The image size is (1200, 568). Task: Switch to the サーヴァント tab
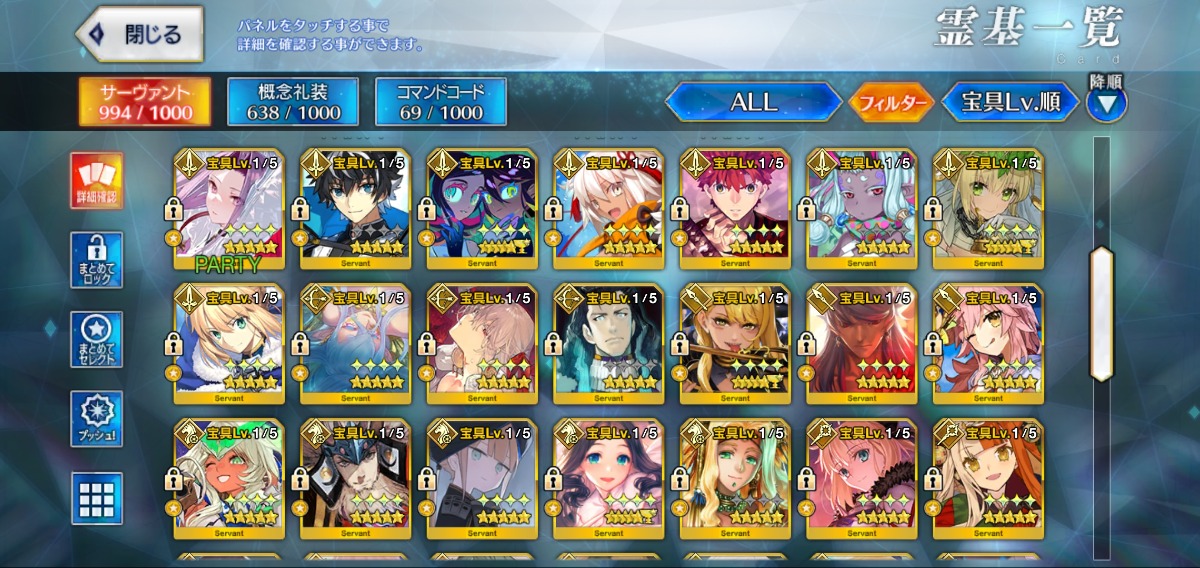tap(145, 102)
